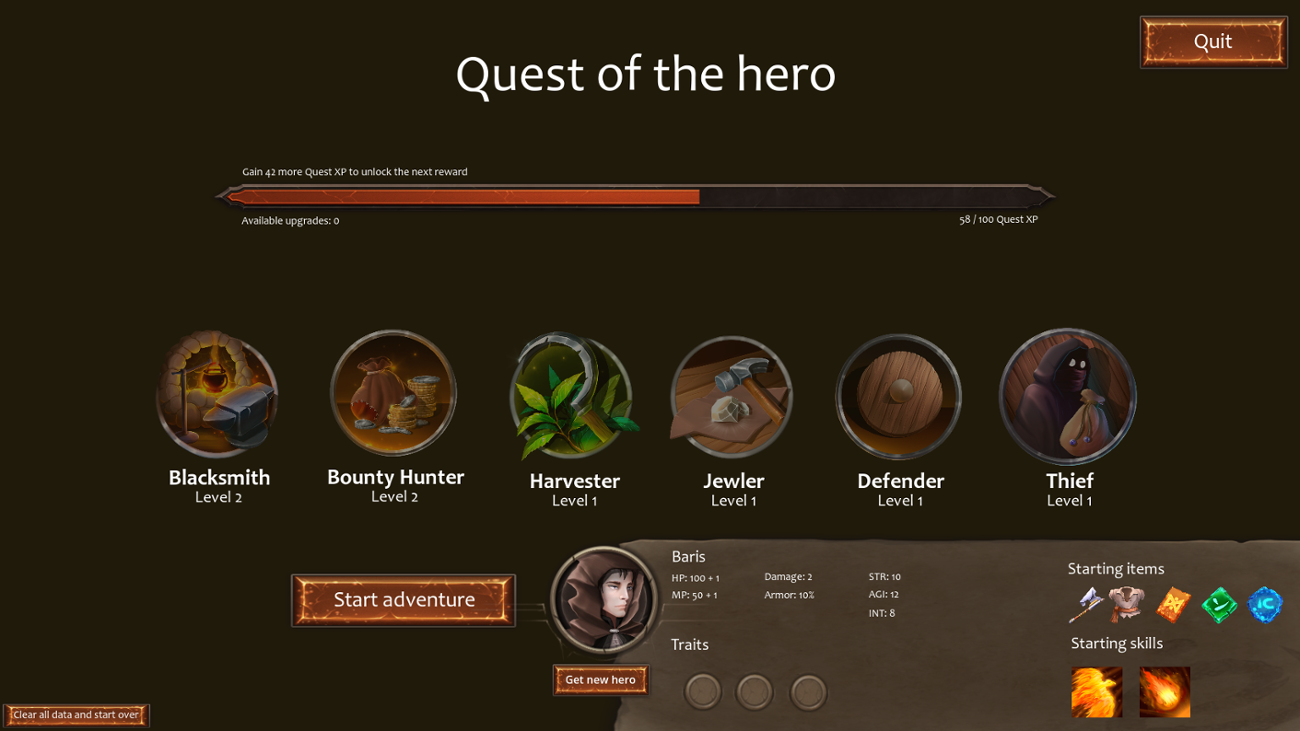Click Baris's hero portrait
This screenshot has width=1300, height=731.
pyautogui.click(x=602, y=600)
